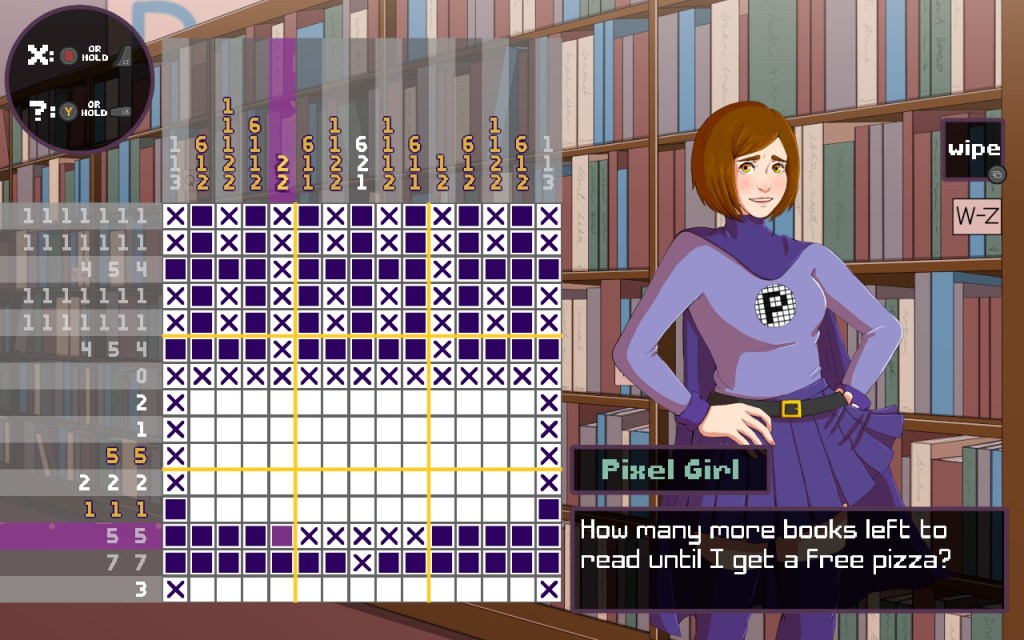
Task: Click the lone X cell in the '7 7' row
Action: pyautogui.click(x=363, y=563)
